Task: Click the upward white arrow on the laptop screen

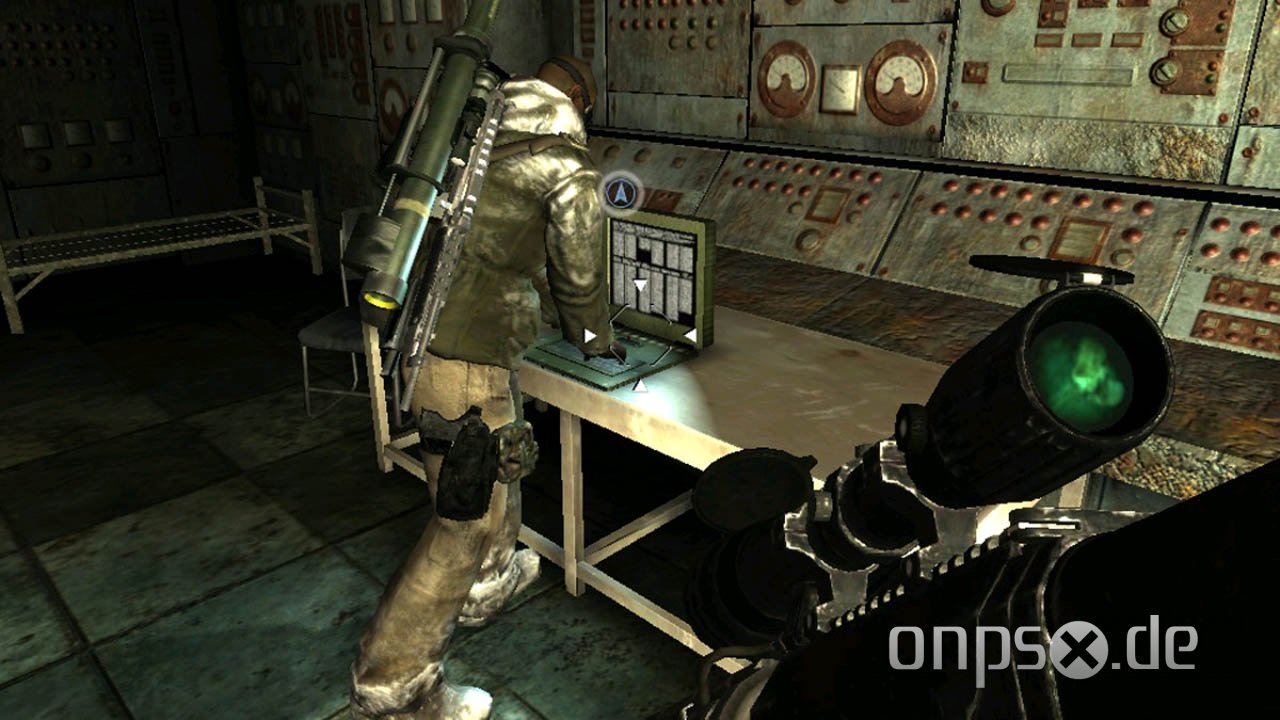Action: pos(640,285)
